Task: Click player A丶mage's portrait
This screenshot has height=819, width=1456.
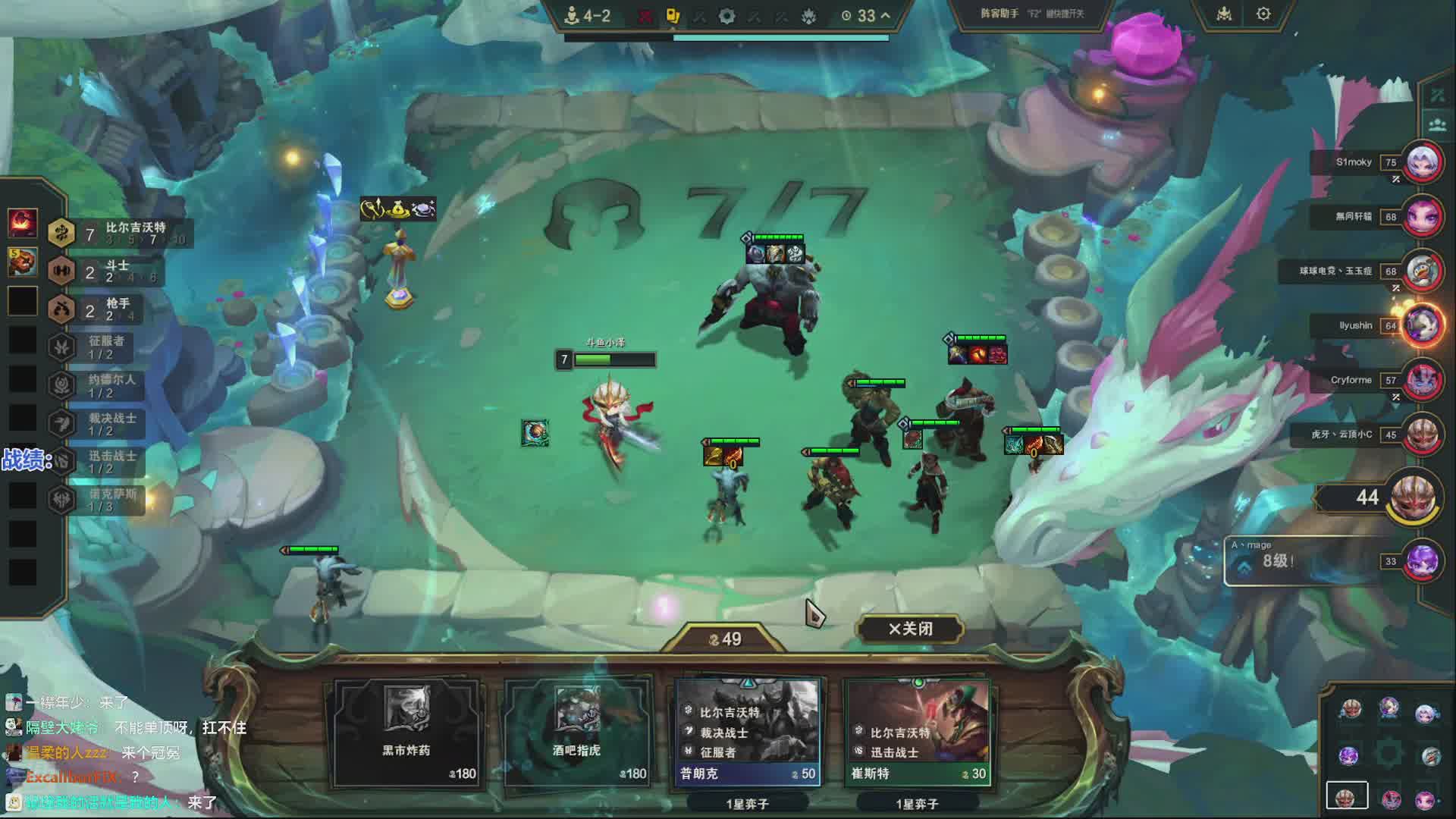Action: pos(1422,562)
